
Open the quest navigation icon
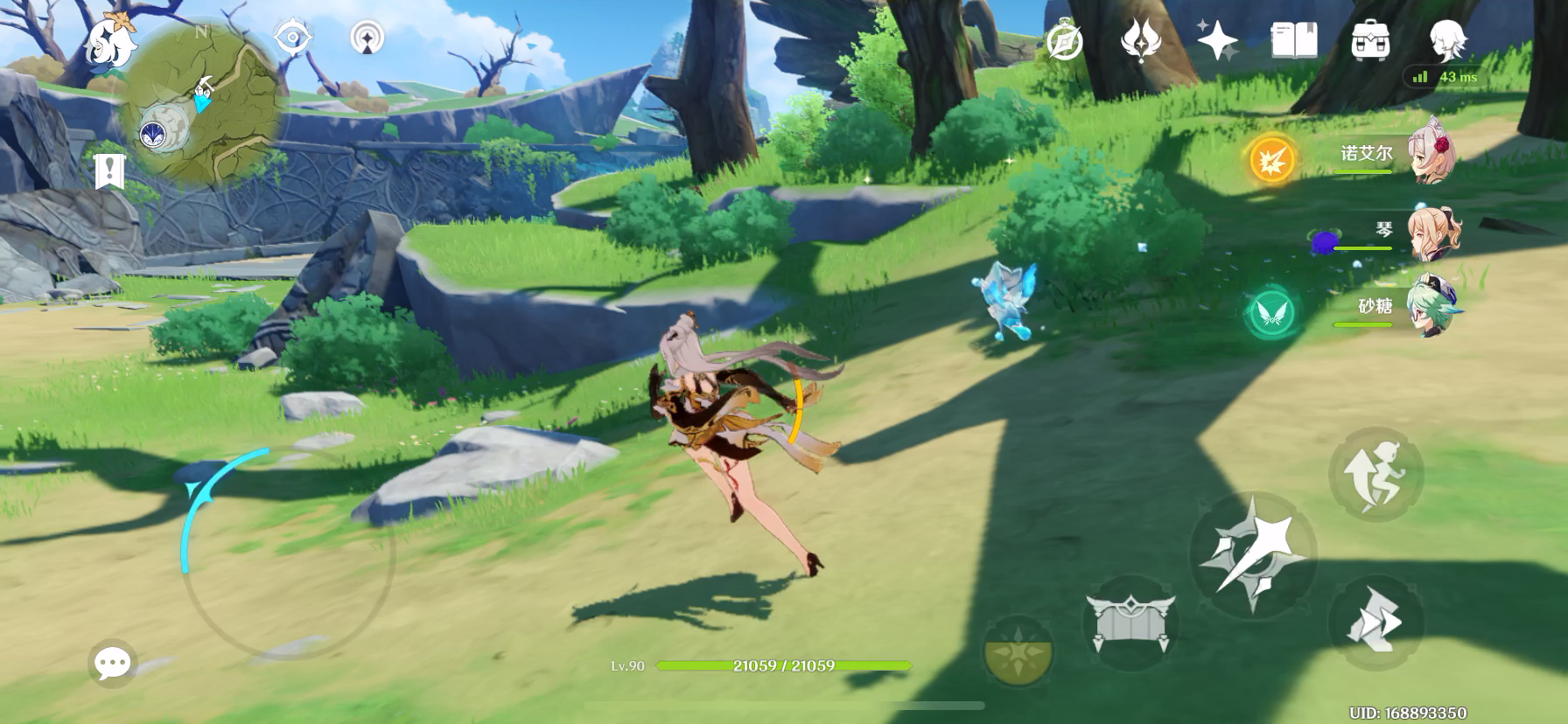367,38
